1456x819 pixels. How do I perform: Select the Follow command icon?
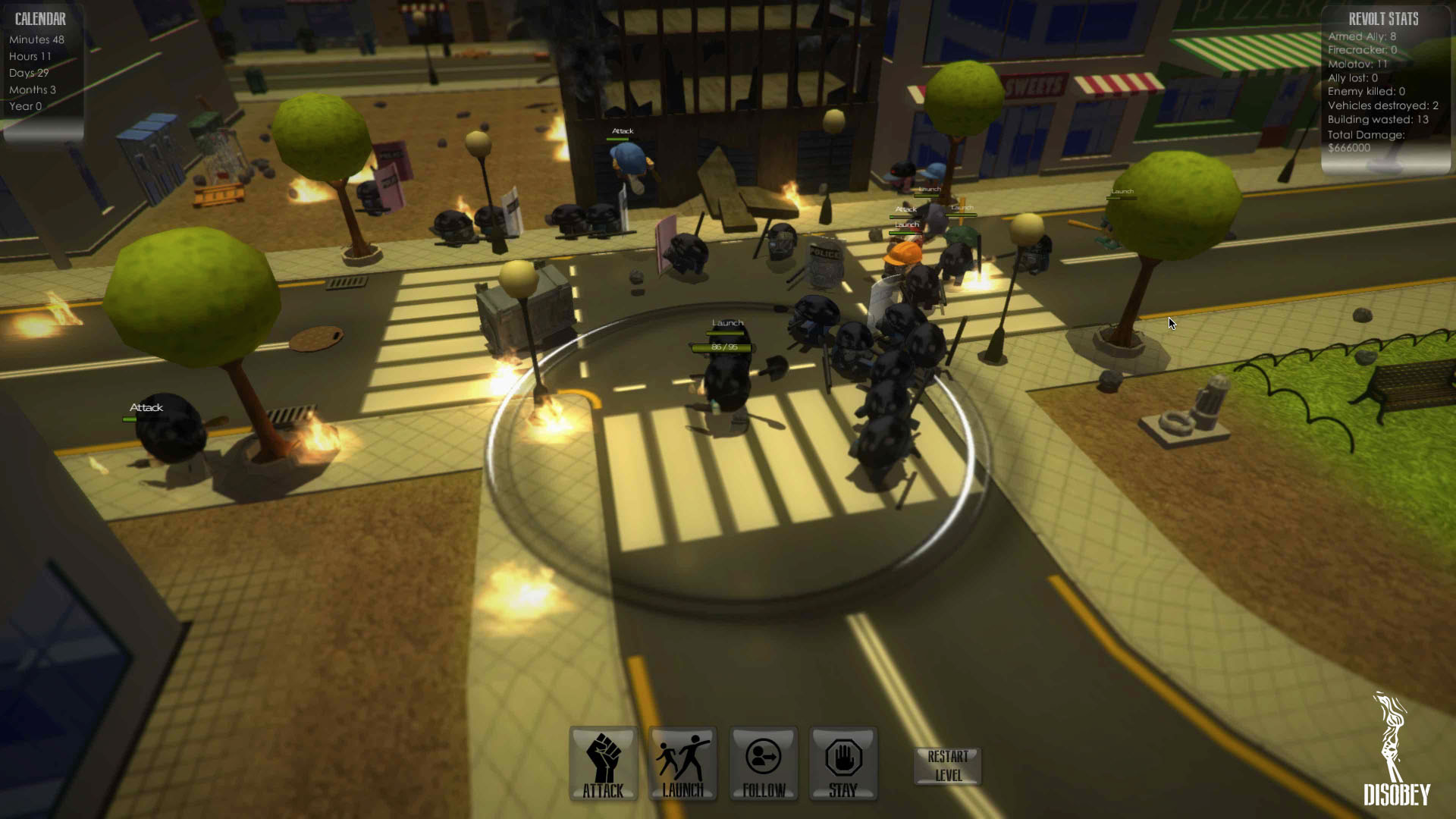[763, 762]
